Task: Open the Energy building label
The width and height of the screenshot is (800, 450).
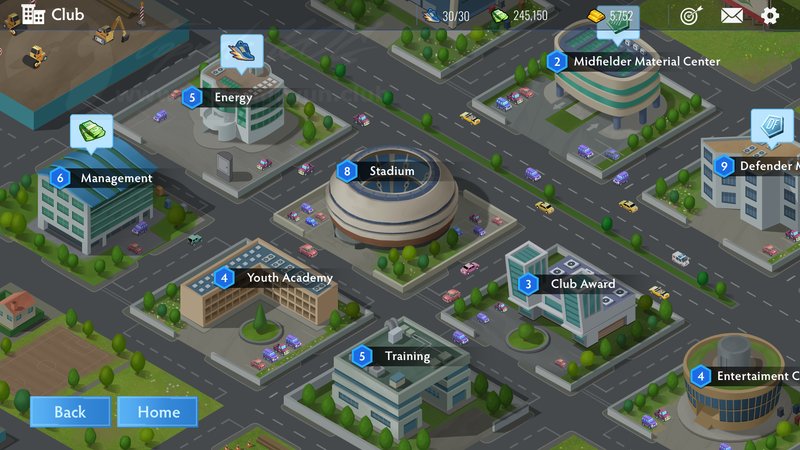Action: click(232, 98)
